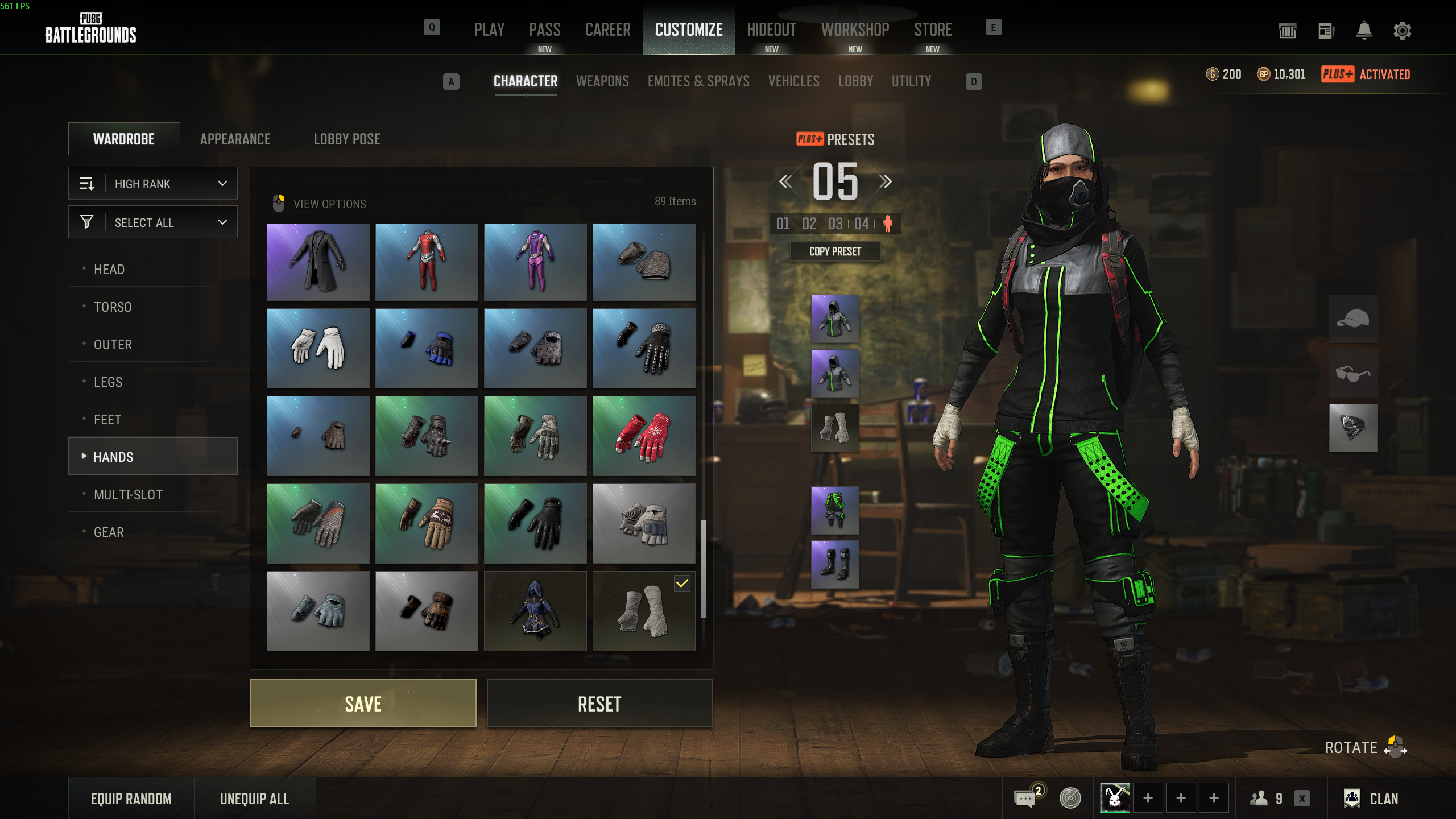Choose the Multi-Slot category
The height and width of the screenshot is (819, 1456).
pyautogui.click(x=128, y=495)
